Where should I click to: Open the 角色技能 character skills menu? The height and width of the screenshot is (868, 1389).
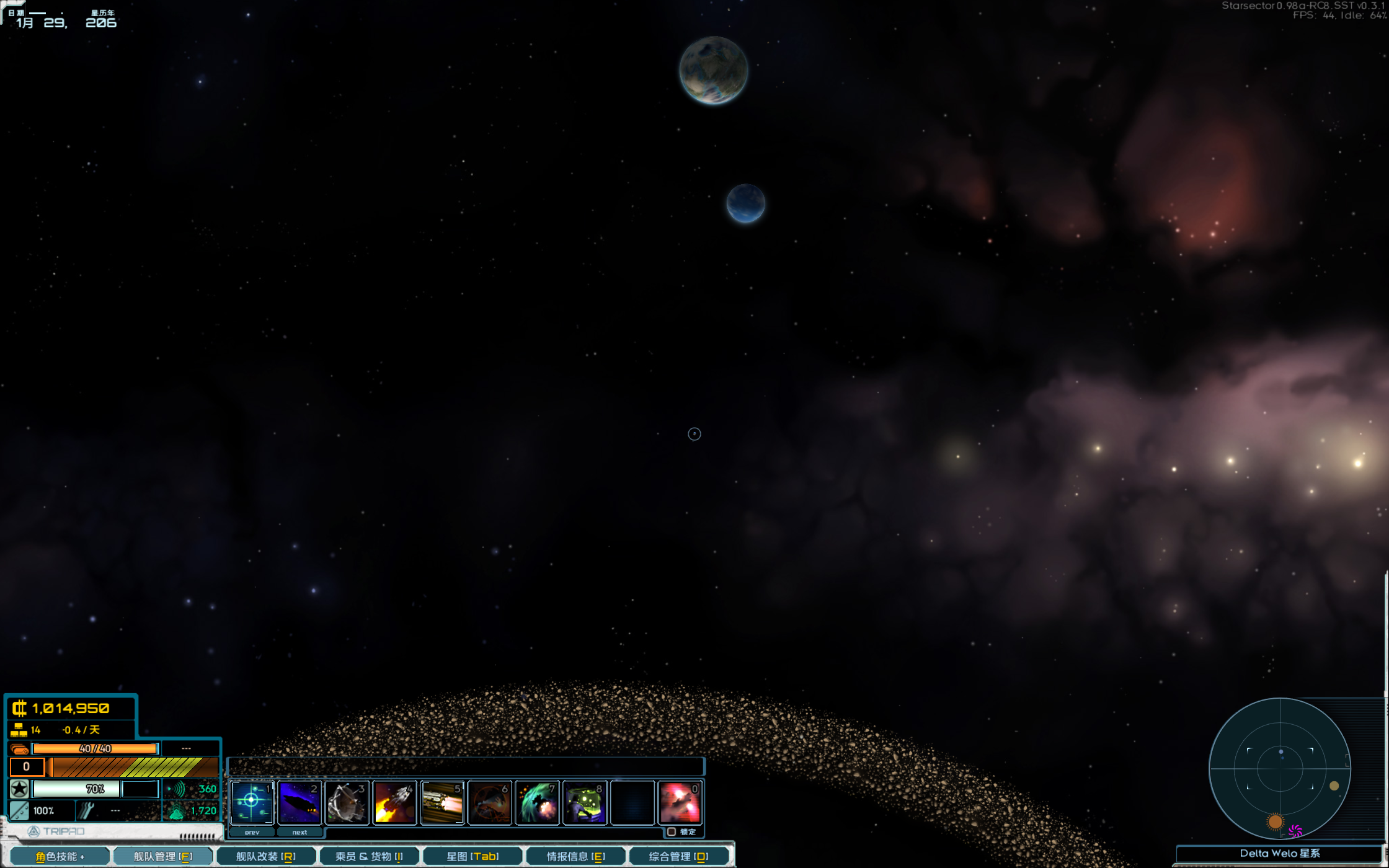[60, 856]
